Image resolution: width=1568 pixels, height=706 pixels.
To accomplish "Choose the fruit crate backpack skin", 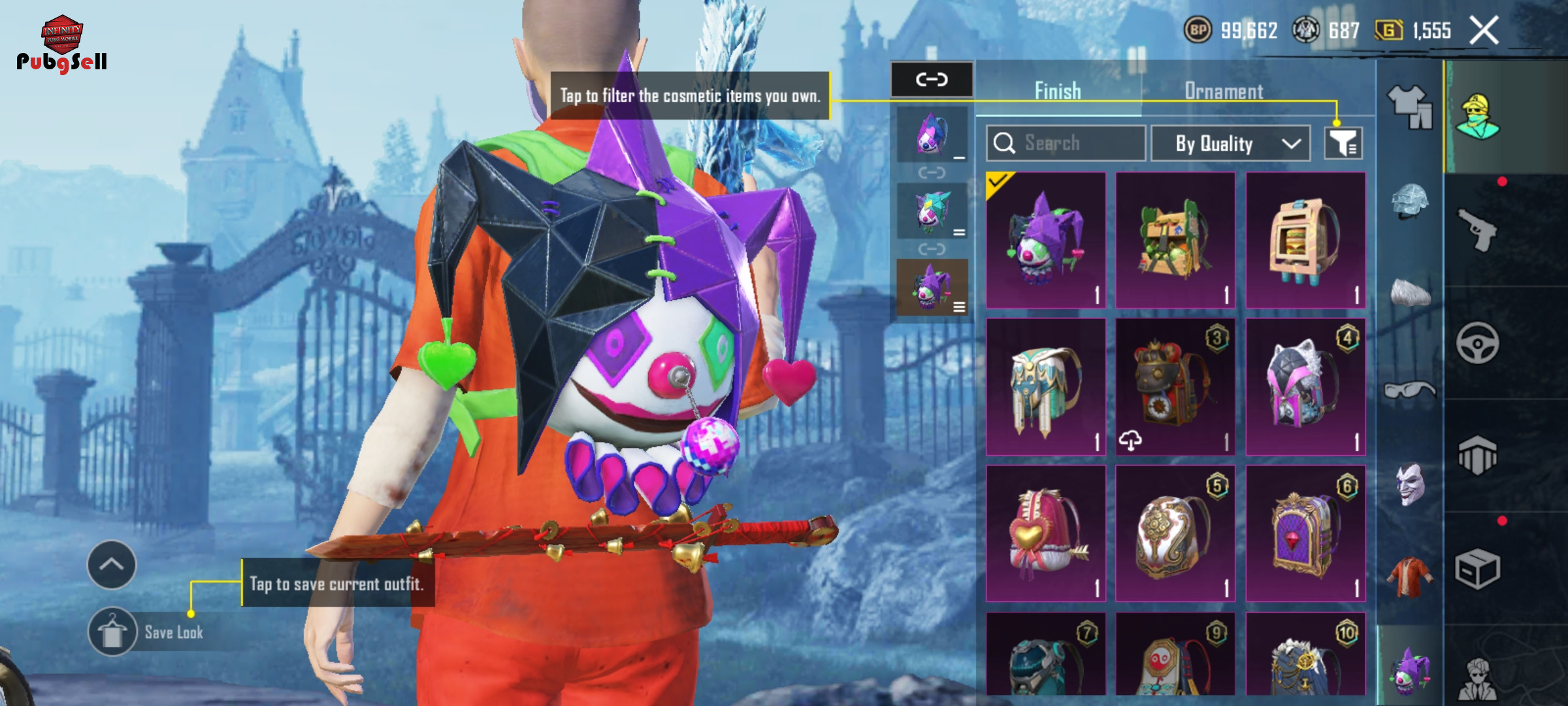I will click(1175, 240).
